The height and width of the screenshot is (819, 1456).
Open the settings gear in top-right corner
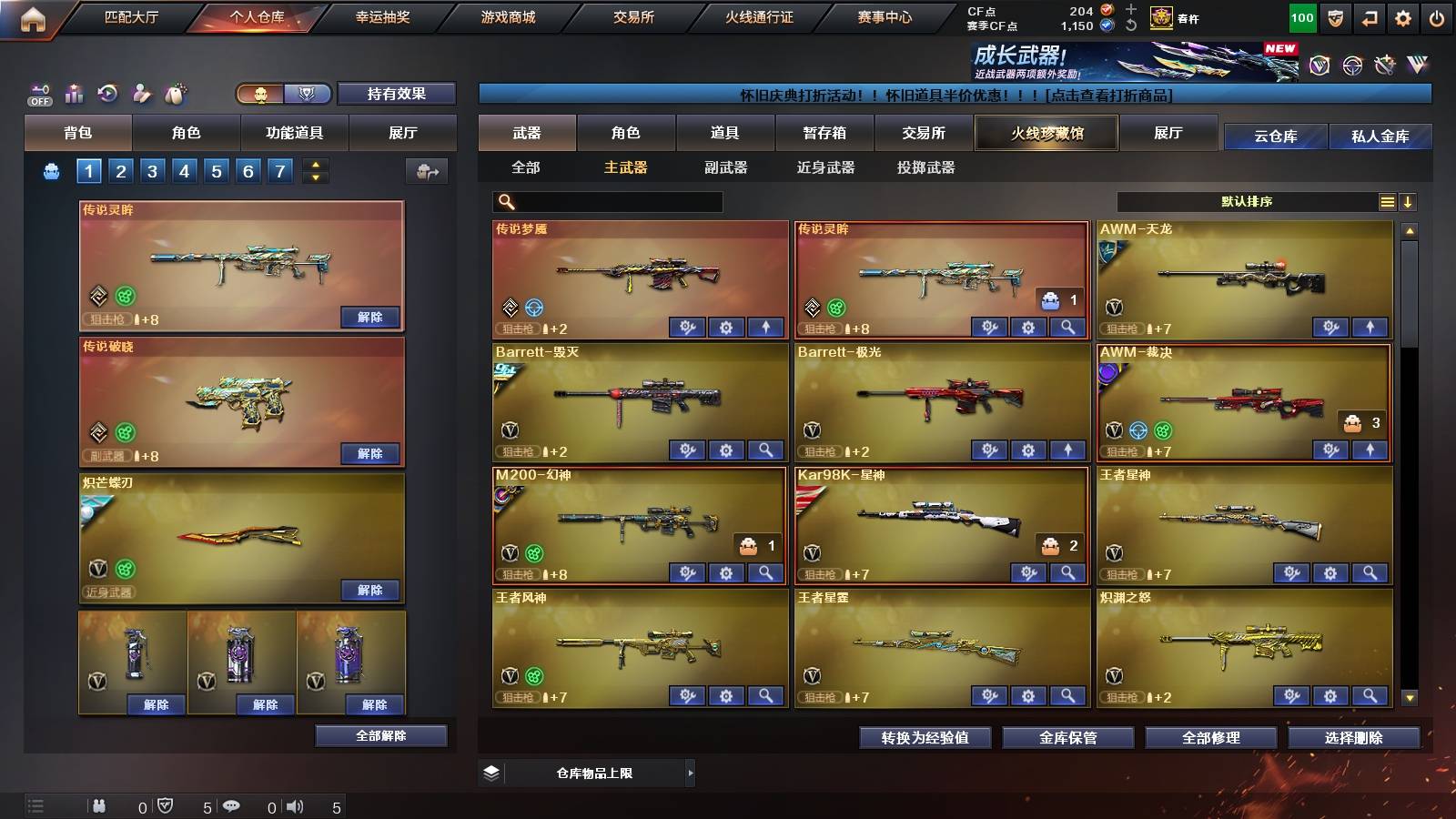pyautogui.click(x=1402, y=16)
